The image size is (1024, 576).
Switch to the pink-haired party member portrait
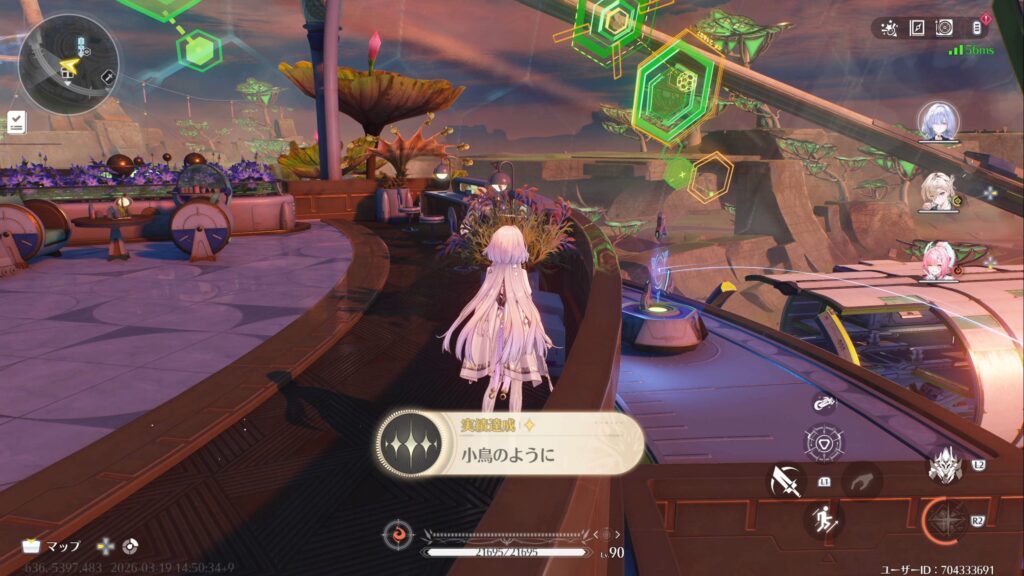(x=938, y=261)
